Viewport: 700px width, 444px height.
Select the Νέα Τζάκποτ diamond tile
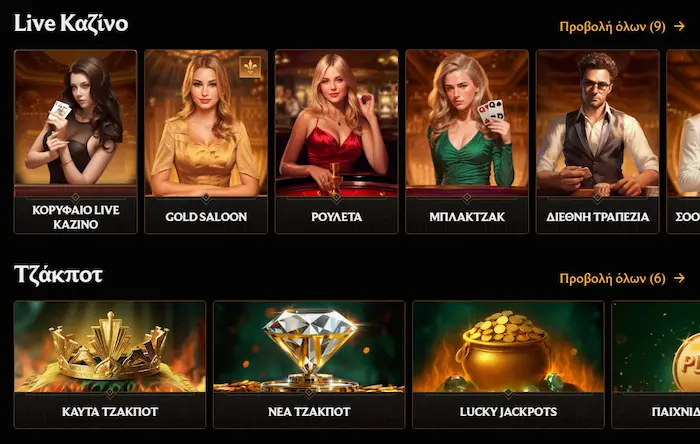click(x=309, y=363)
